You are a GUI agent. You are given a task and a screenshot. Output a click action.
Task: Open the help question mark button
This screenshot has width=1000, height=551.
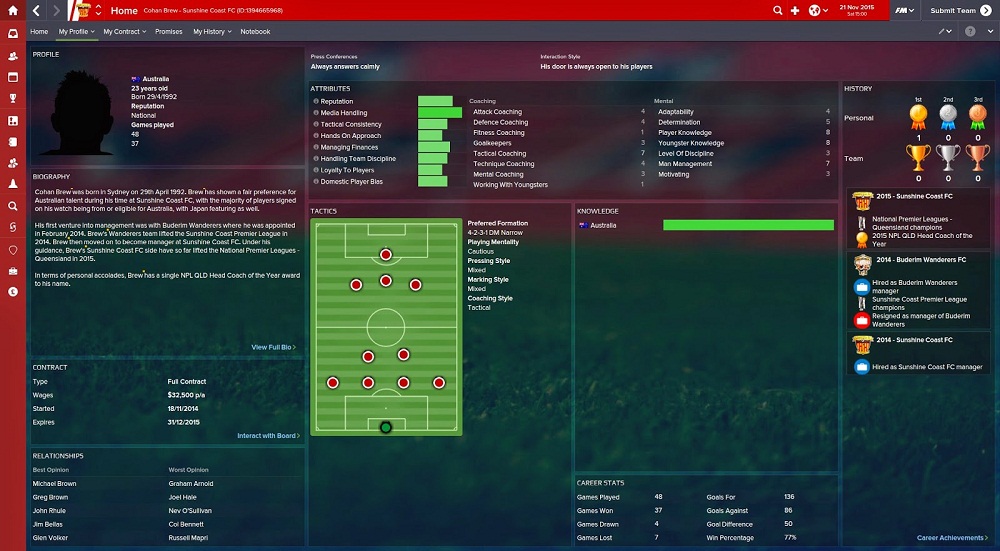click(x=969, y=32)
